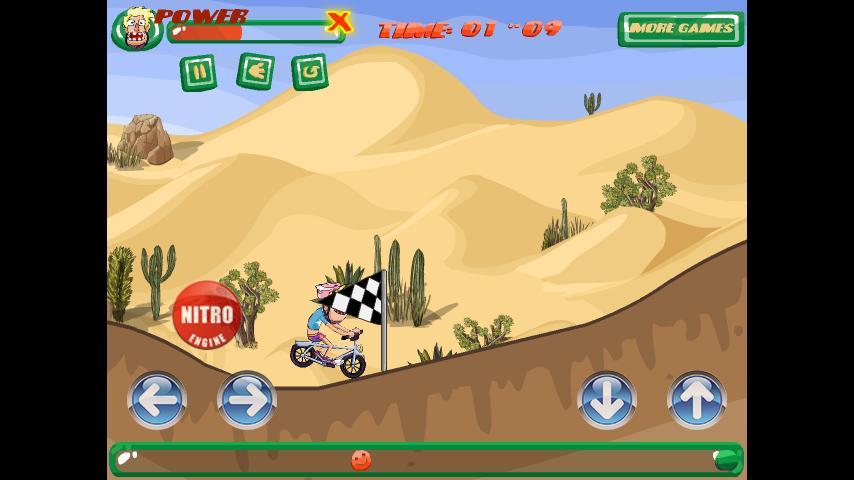854x480 pixels.
Task: Restart the level with the circular arrow button
Action: 310,72
